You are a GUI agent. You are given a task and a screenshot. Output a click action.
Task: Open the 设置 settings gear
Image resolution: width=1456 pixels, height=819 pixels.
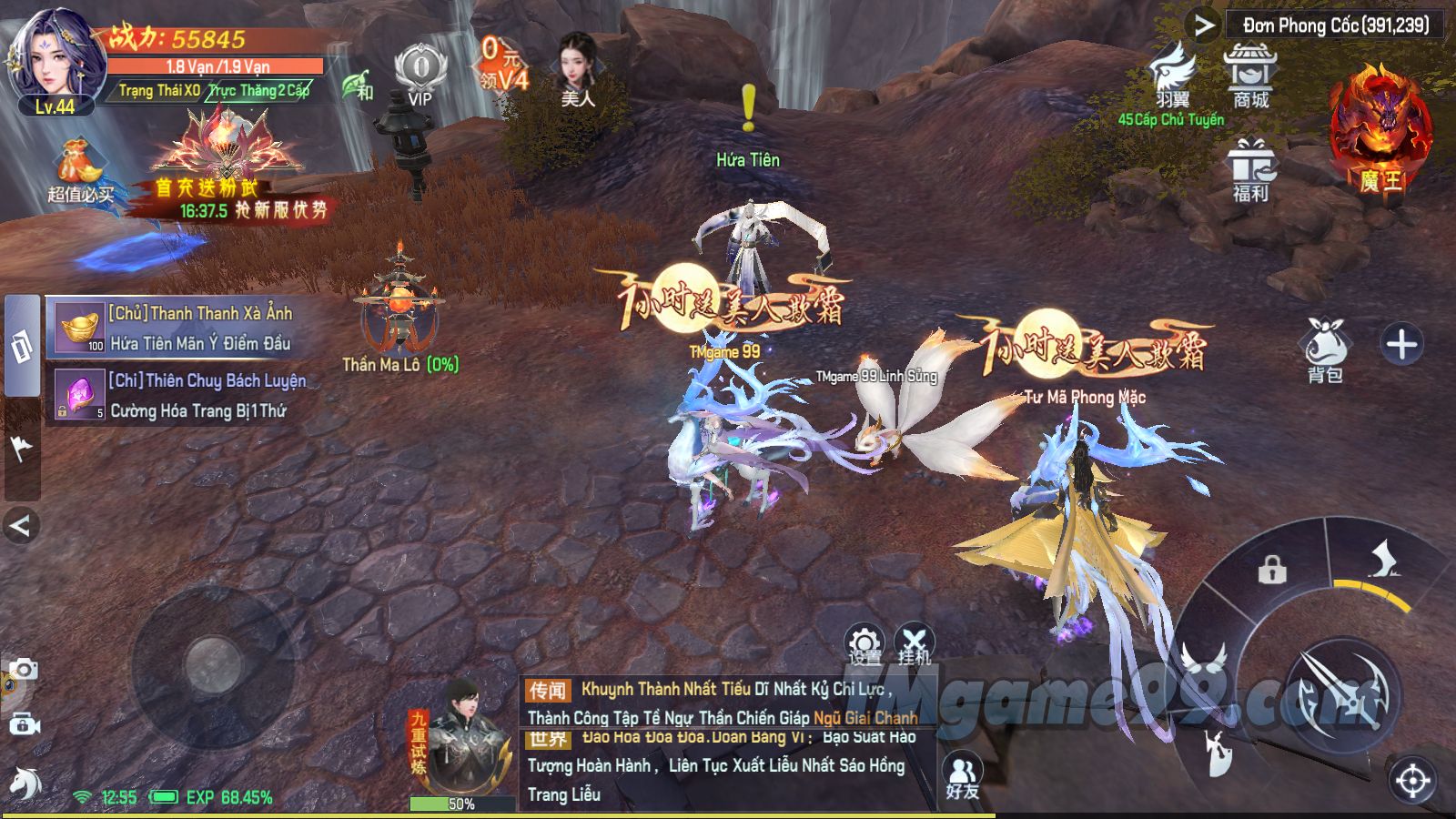click(864, 643)
